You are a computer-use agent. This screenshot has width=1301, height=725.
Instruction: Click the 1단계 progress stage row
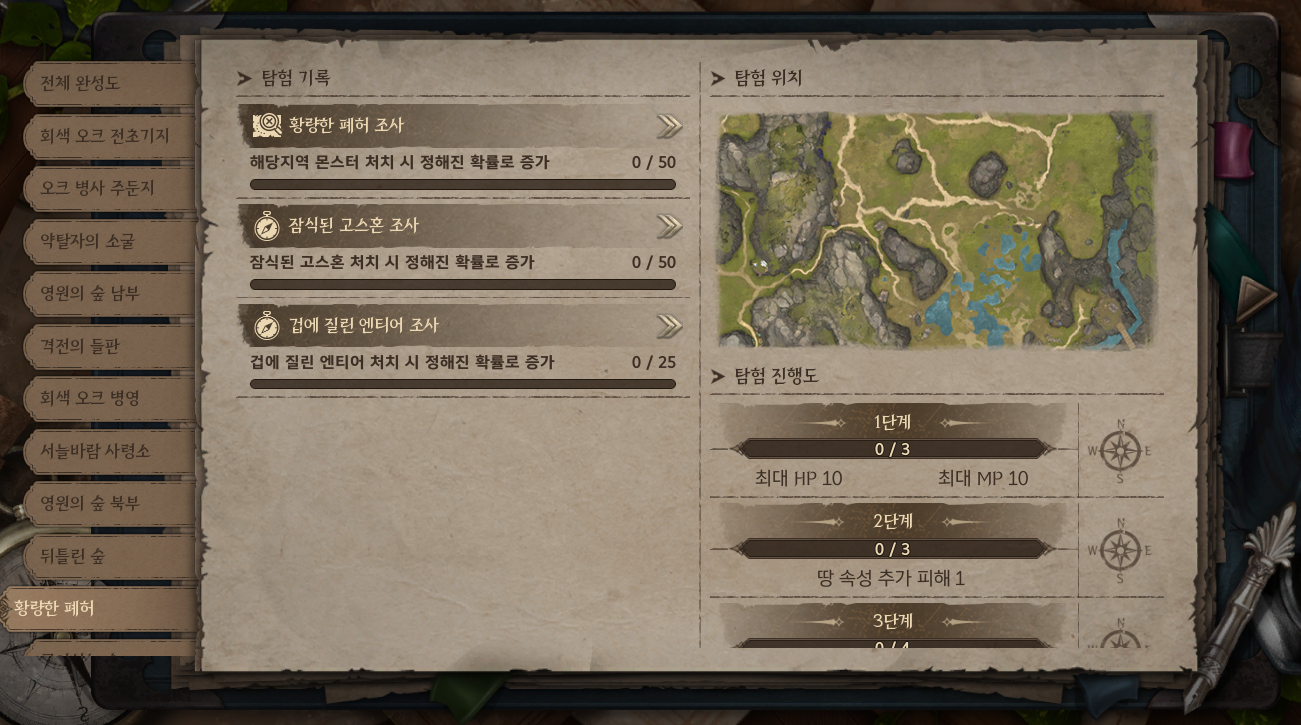coord(892,449)
